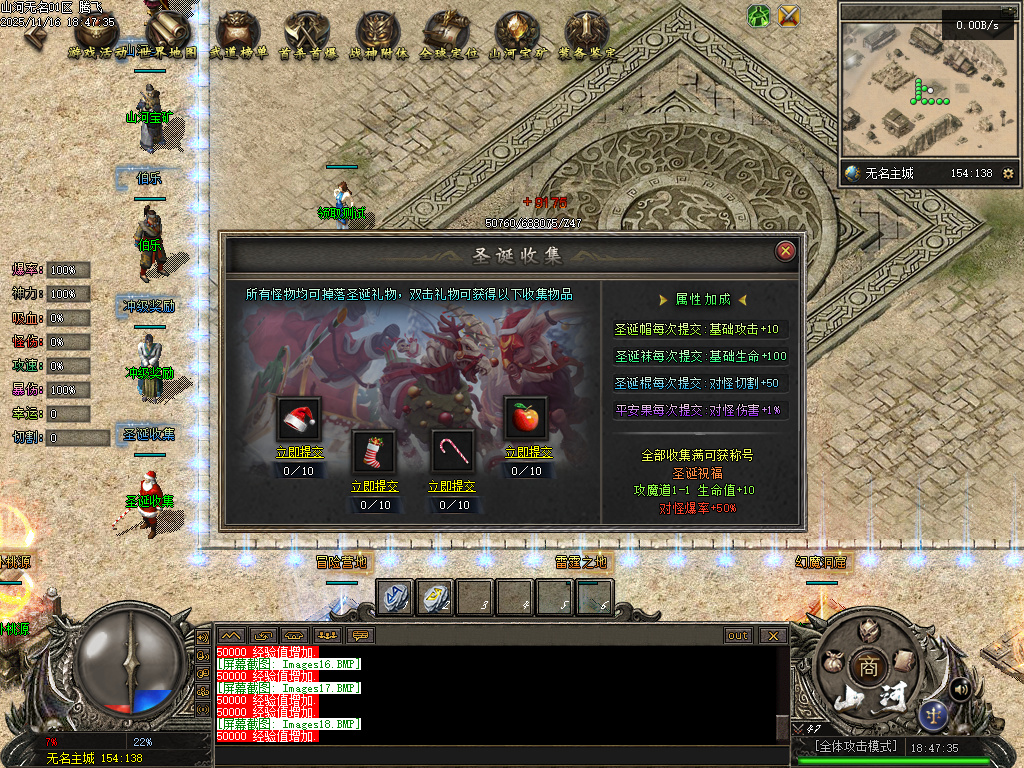Select the Santa hat item slot

(299, 419)
